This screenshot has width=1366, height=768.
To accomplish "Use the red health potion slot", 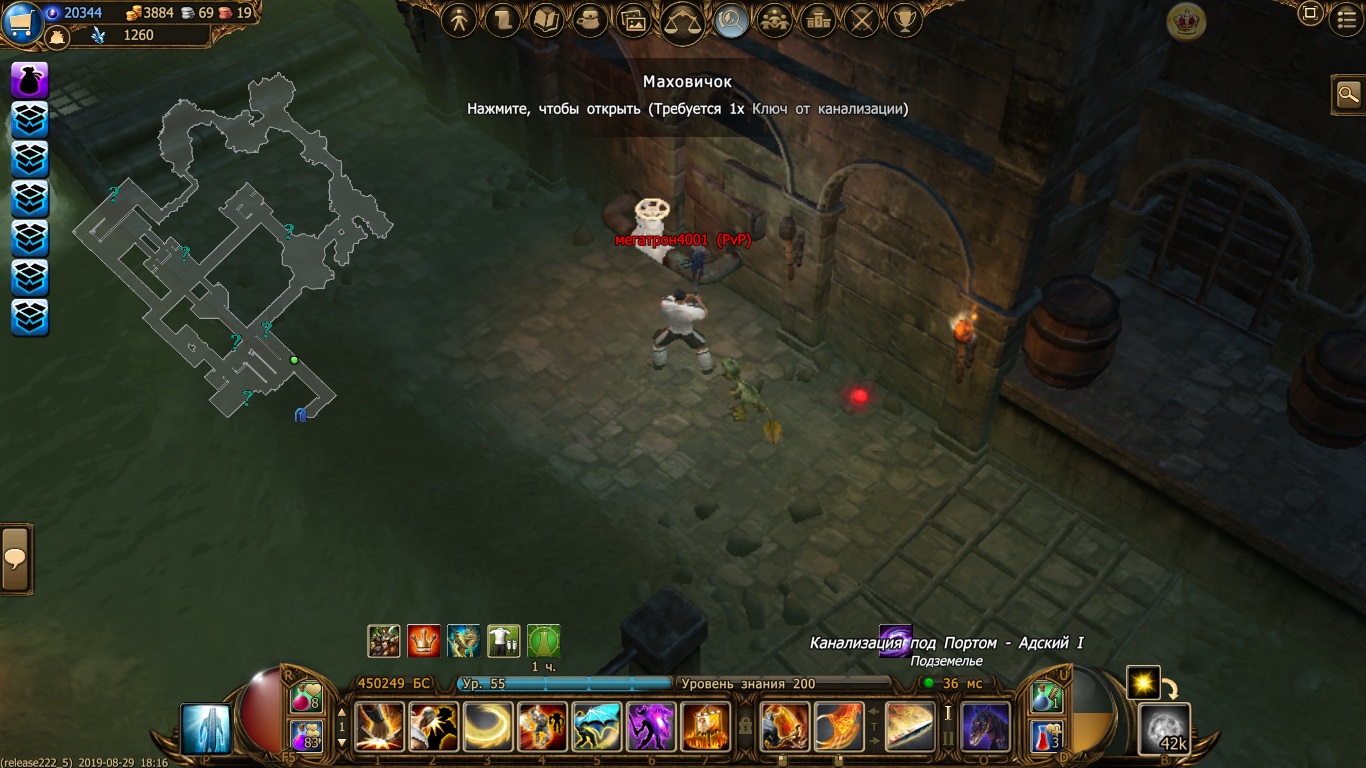I will 306,699.
